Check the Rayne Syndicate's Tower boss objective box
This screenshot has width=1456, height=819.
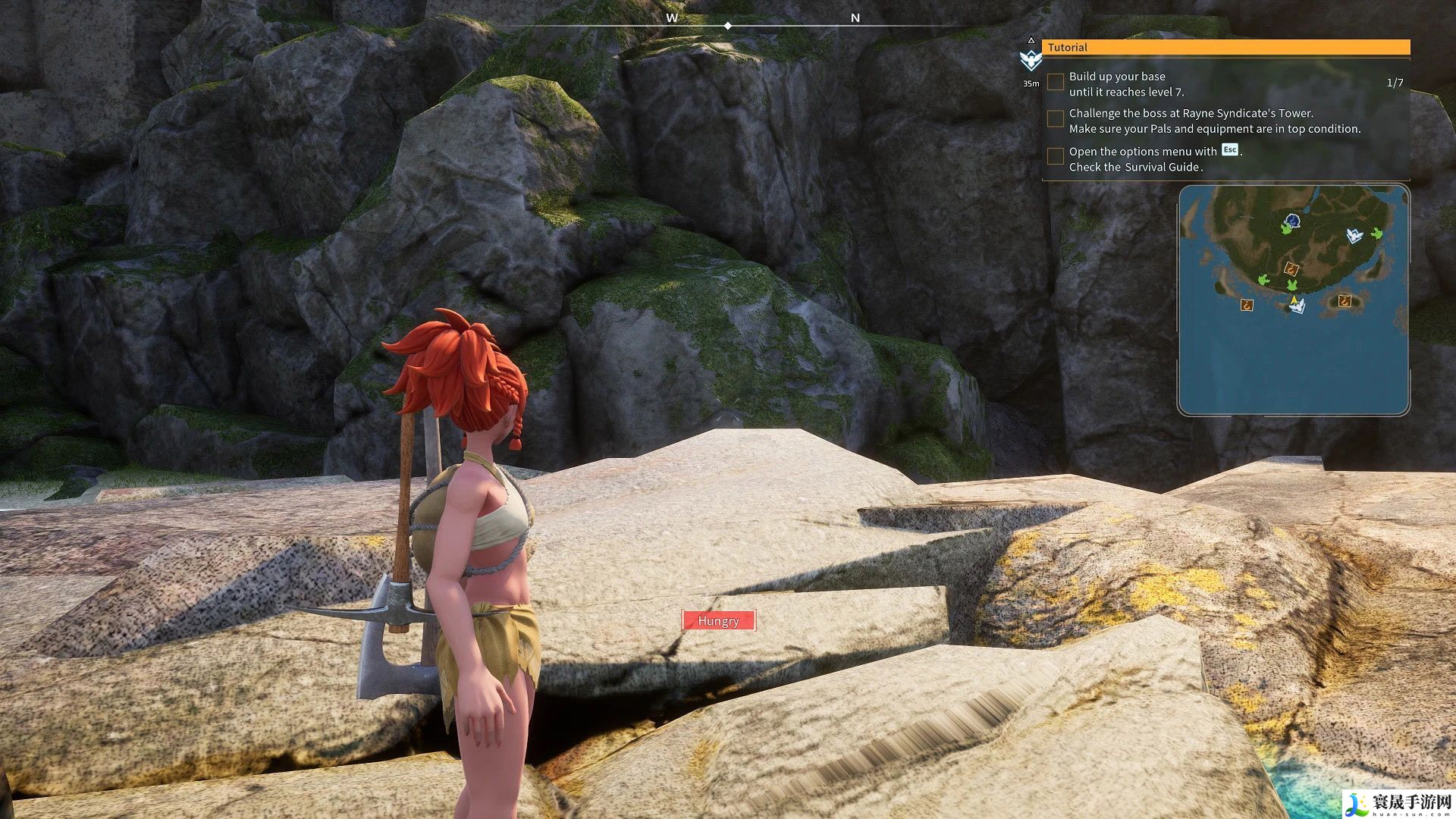(1055, 119)
